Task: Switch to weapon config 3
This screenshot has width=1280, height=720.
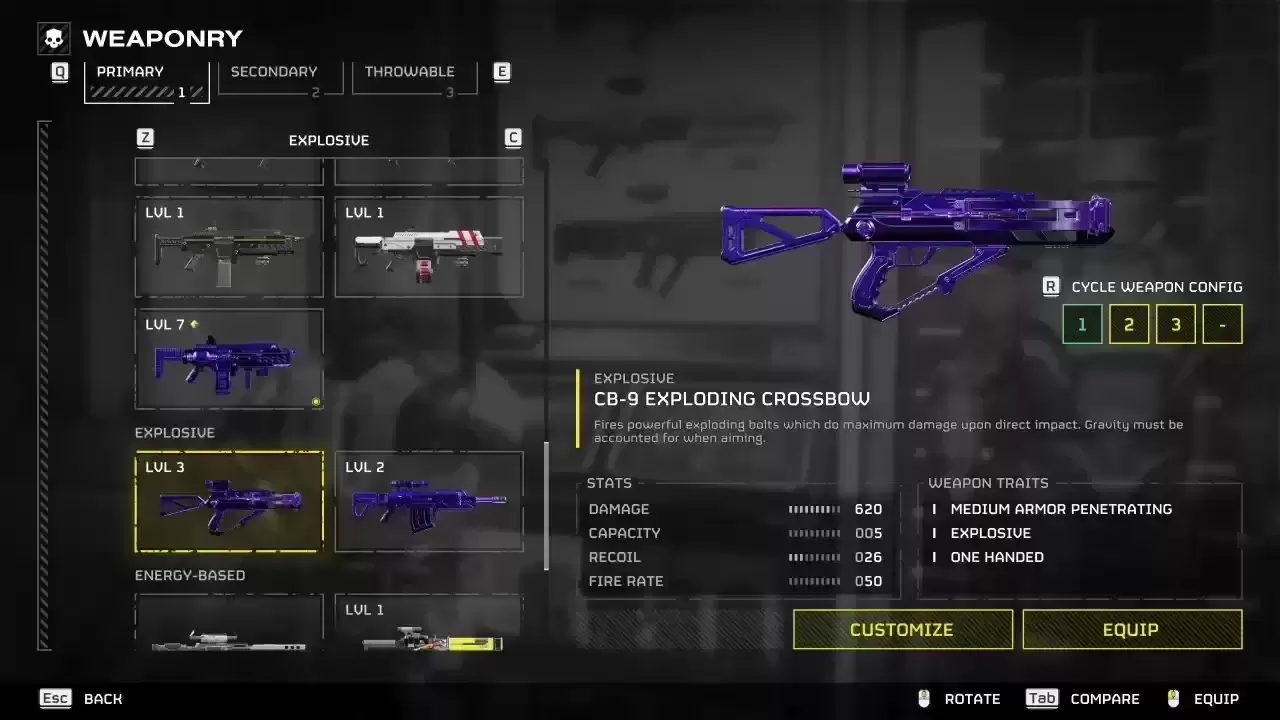Action: [1176, 324]
